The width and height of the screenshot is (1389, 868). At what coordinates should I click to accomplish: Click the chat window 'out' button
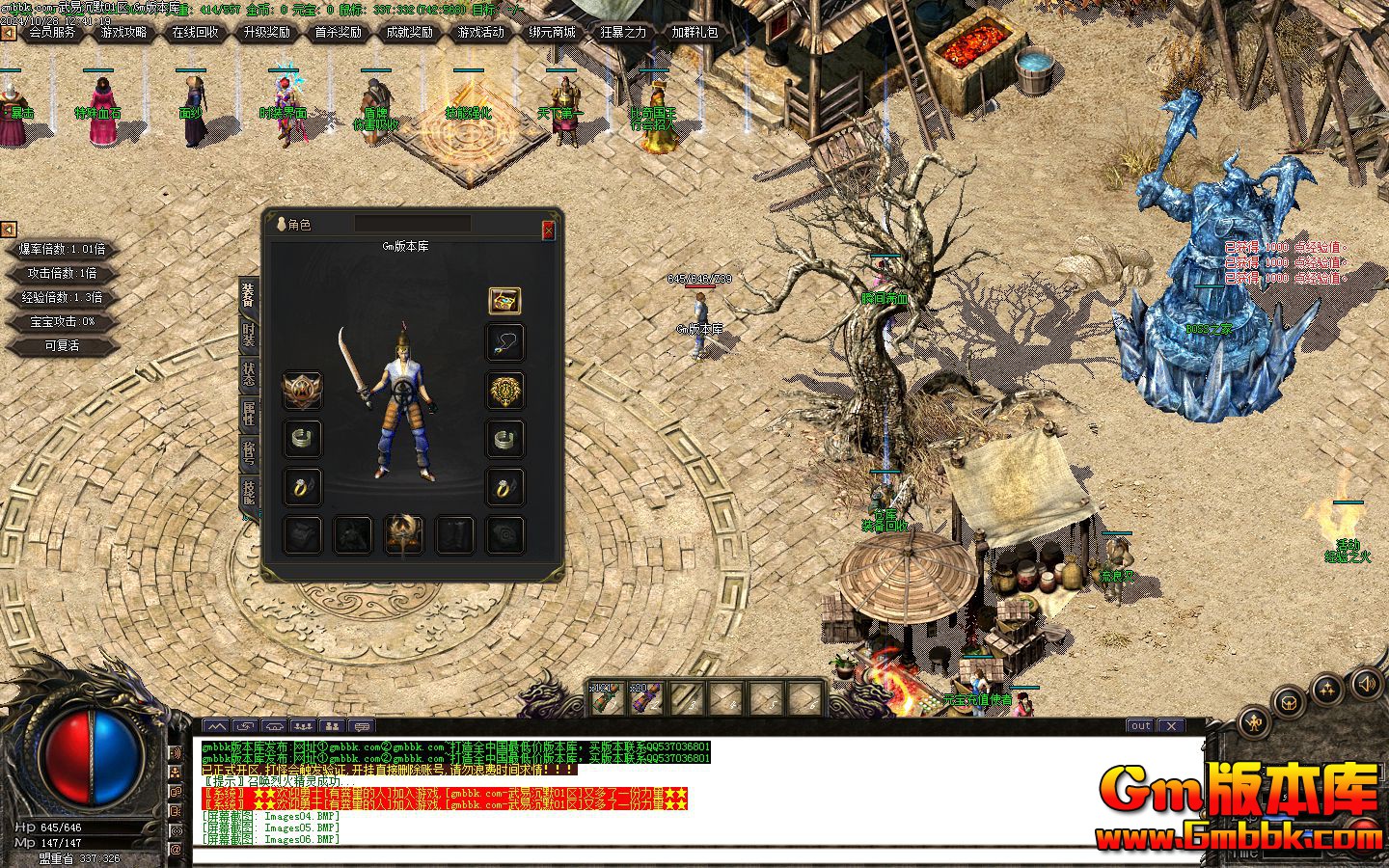1141,725
